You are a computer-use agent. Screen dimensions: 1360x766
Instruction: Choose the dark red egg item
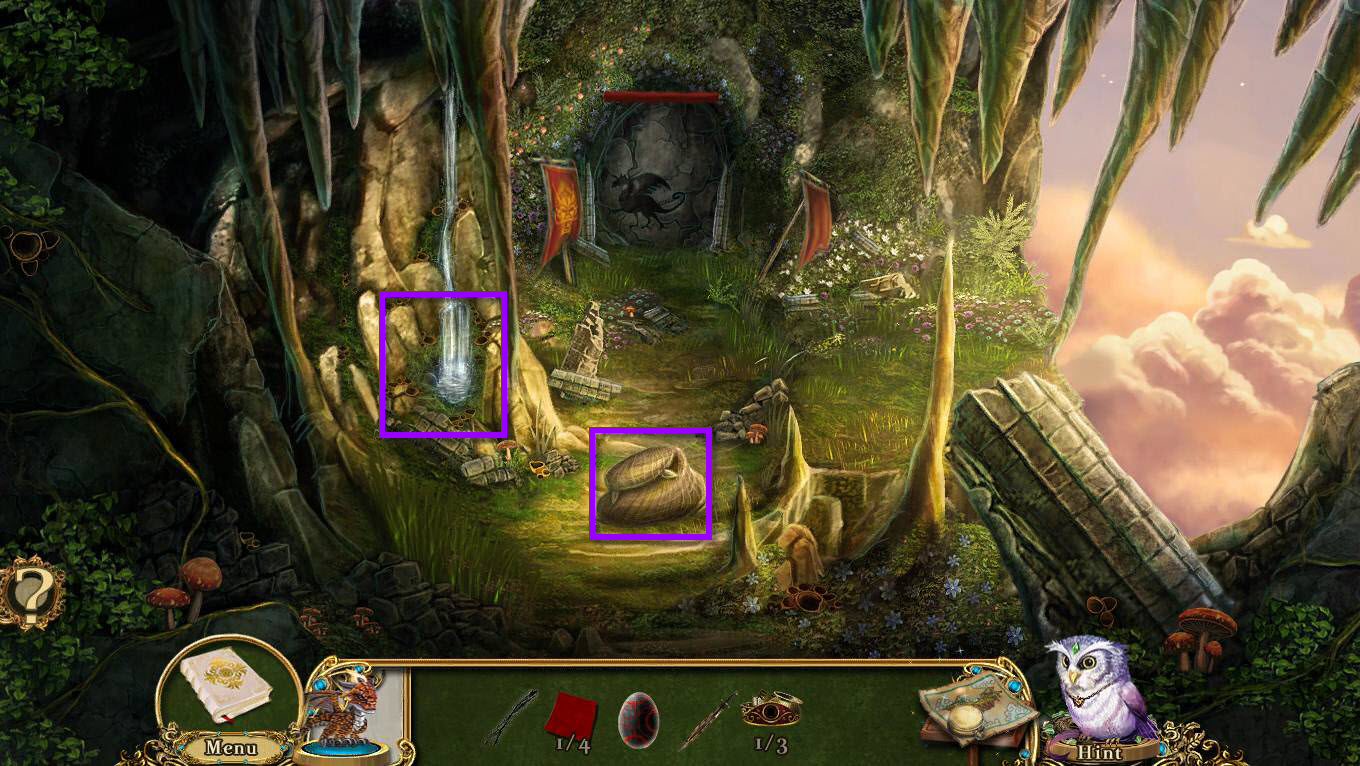click(x=638, y=718)
